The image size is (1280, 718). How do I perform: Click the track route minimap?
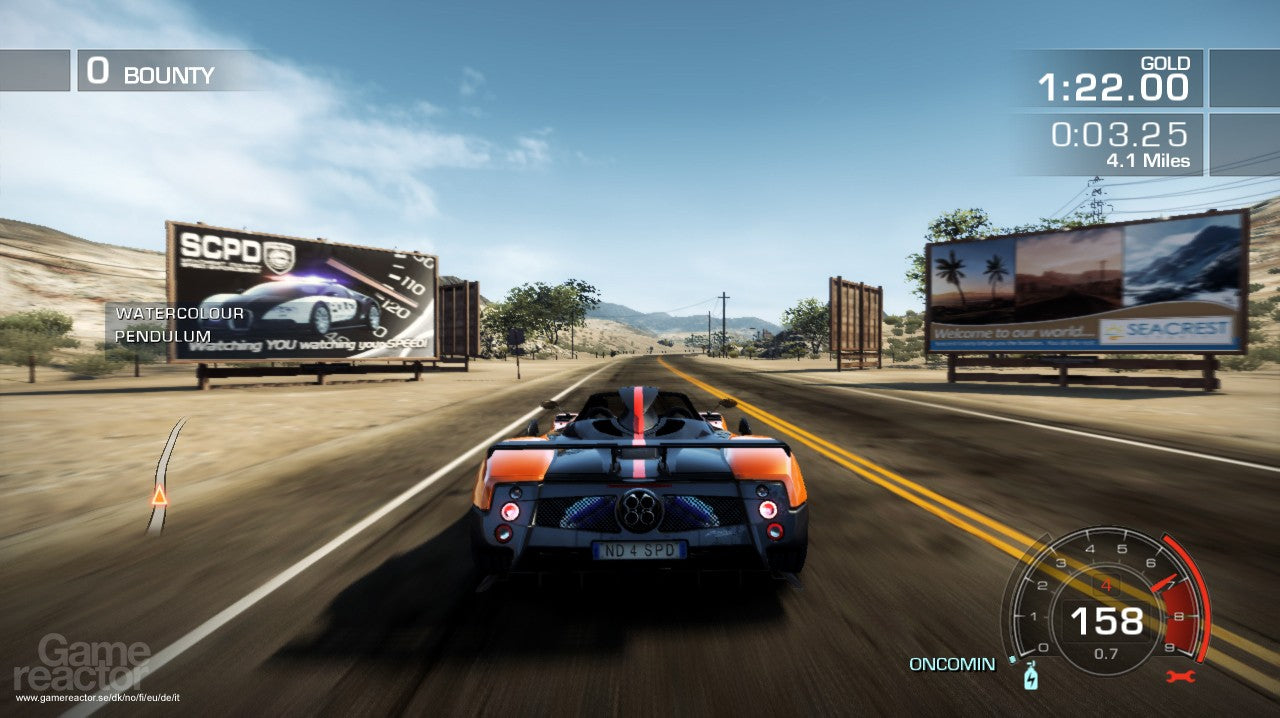[164, 475]
